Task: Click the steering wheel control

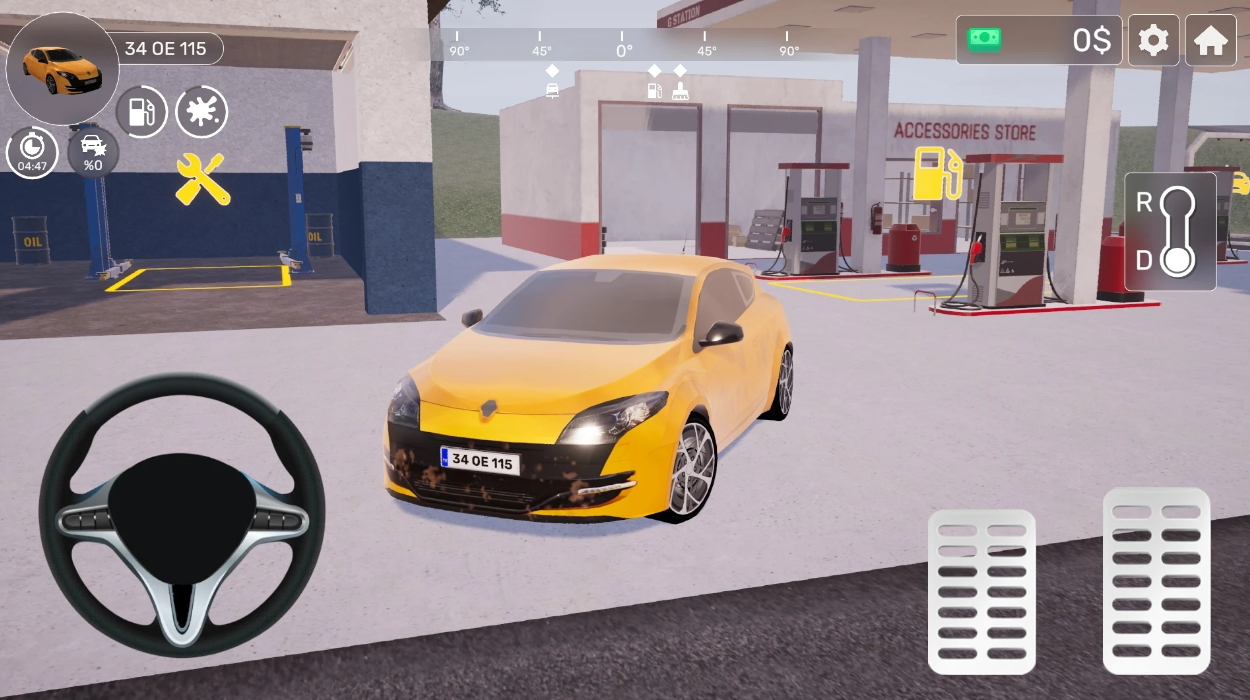Action: pos(182,516)
